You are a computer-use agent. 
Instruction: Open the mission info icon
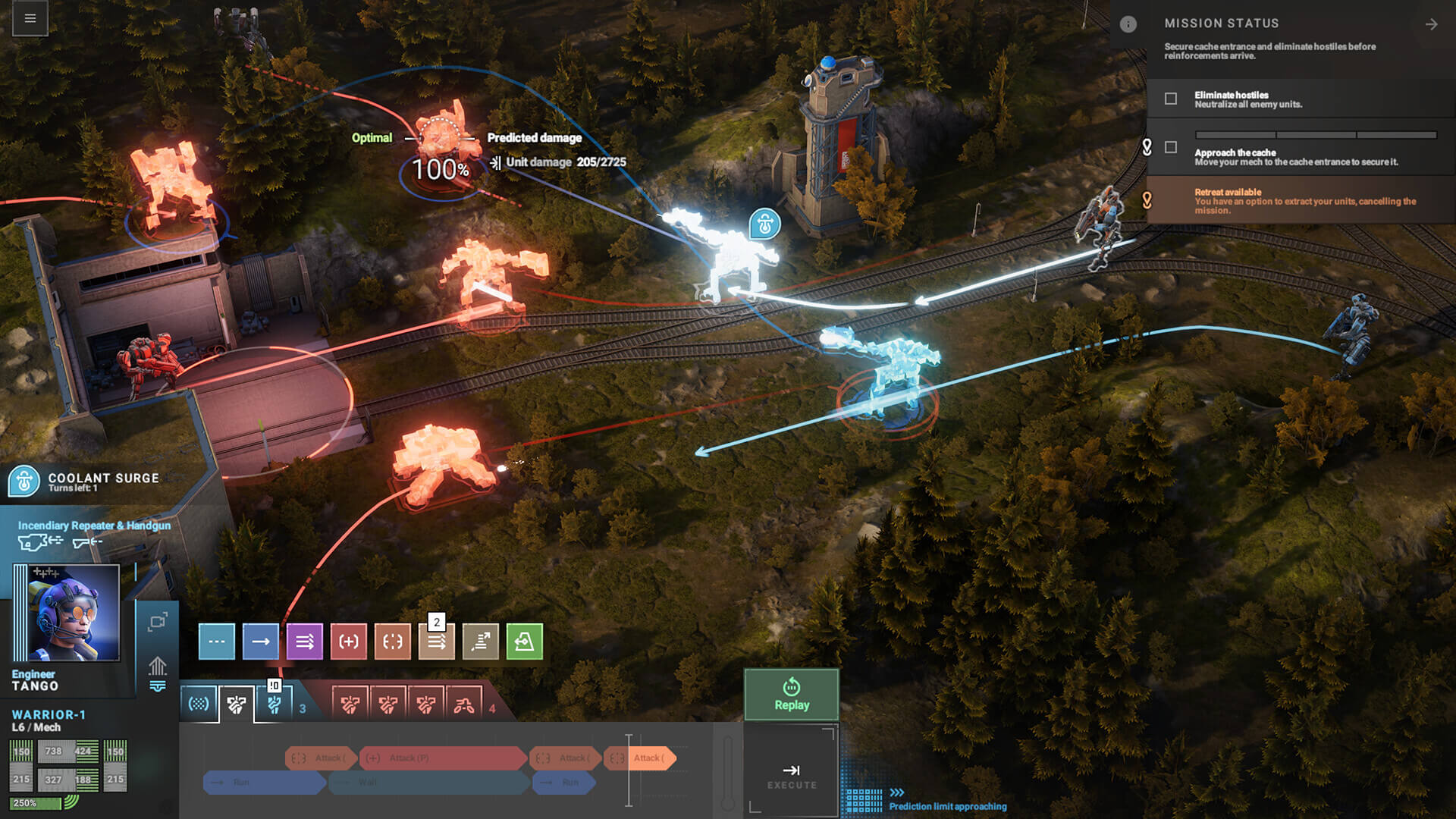(x=1128, y=24)
